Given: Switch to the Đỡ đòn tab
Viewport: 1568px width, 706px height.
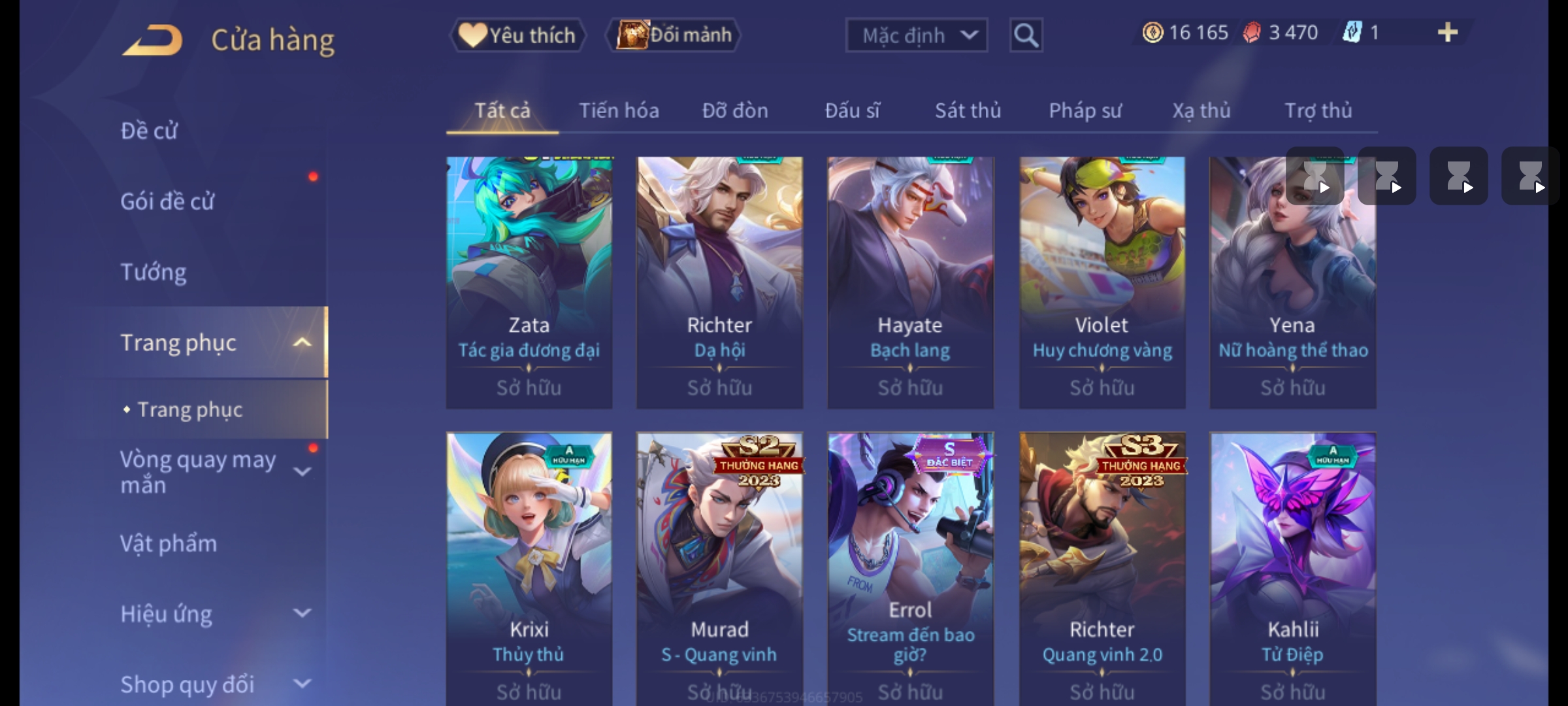Looking at the screenshot, I should click(735, 110).
